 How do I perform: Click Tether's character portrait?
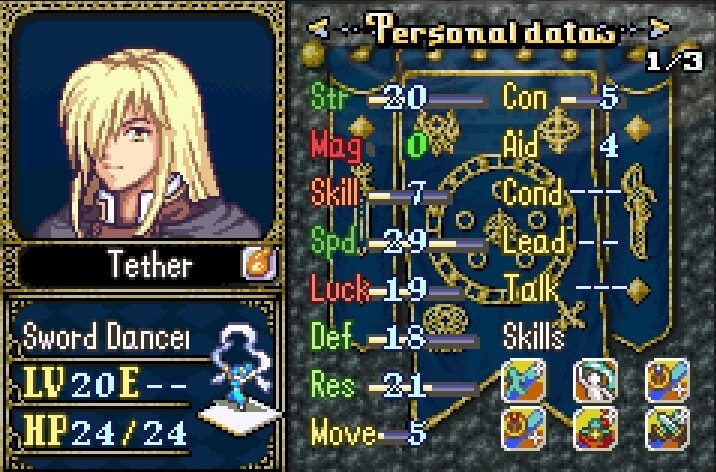pos(144,126)
